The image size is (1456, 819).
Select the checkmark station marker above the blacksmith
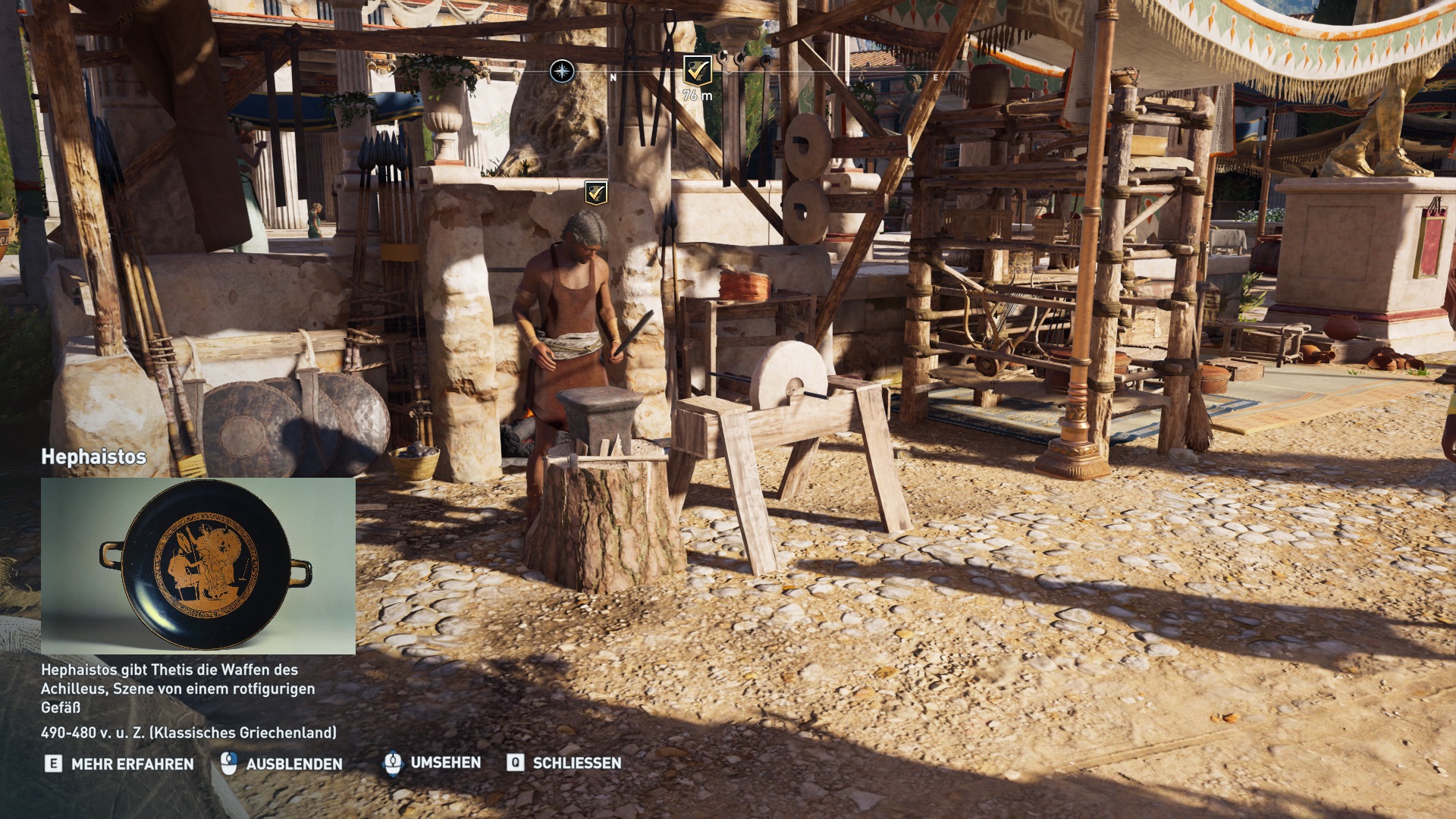(595, 193)
